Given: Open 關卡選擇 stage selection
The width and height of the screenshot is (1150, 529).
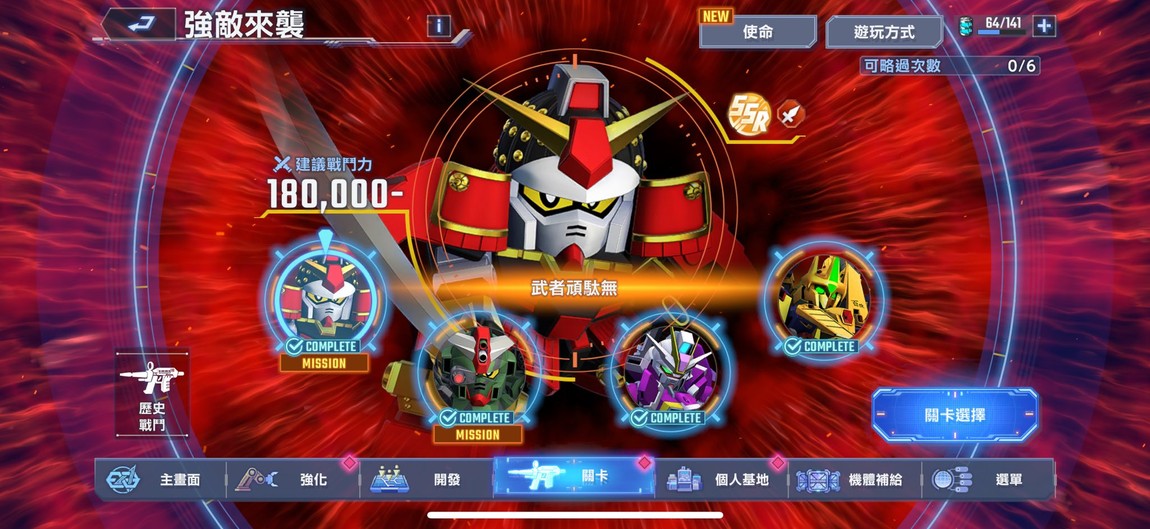Looking at the screenshot, I should (954, 414).
